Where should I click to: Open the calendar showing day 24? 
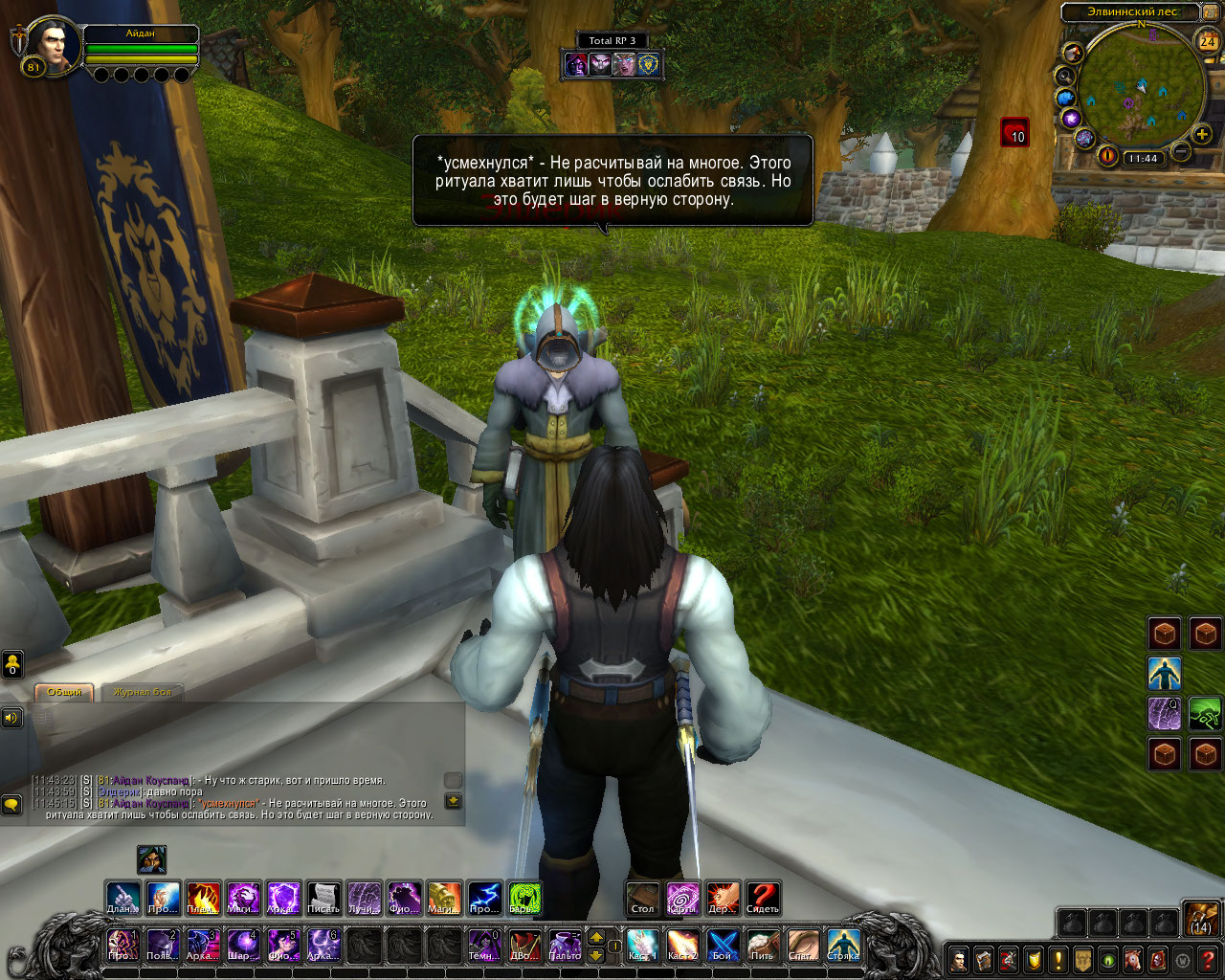click(x=1208, y=41)
